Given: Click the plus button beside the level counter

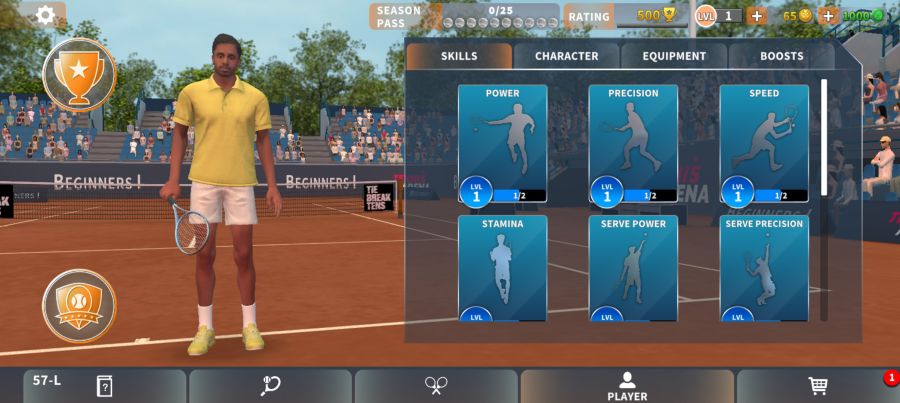Looking at the screenshot, I should click(x=757, y=16).
